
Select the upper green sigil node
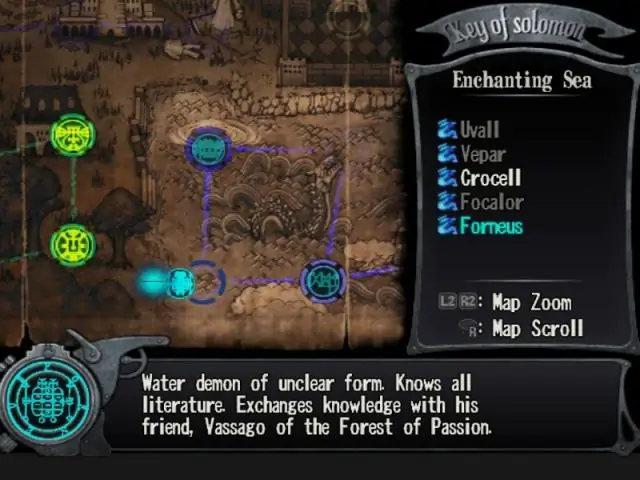(x=72, y=135)
